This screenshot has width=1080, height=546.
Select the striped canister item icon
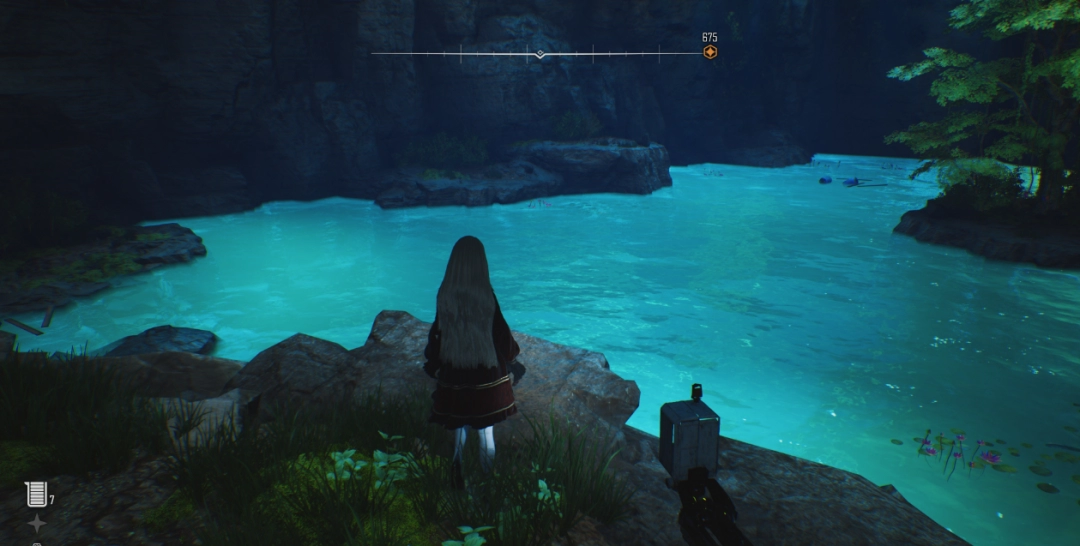[x=36, y=493]
